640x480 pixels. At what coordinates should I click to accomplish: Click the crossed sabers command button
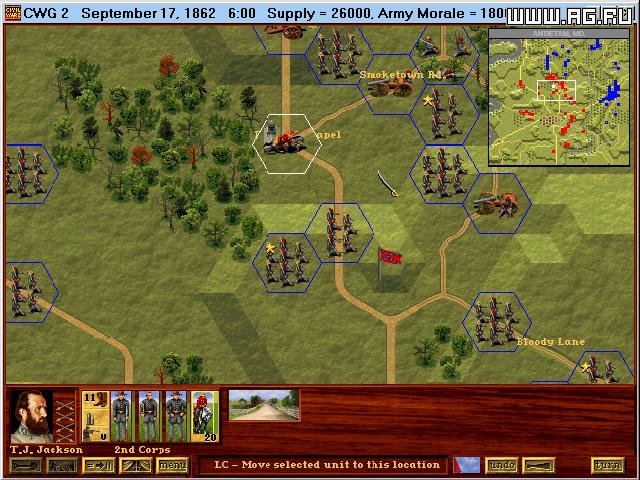click(136, 465)
